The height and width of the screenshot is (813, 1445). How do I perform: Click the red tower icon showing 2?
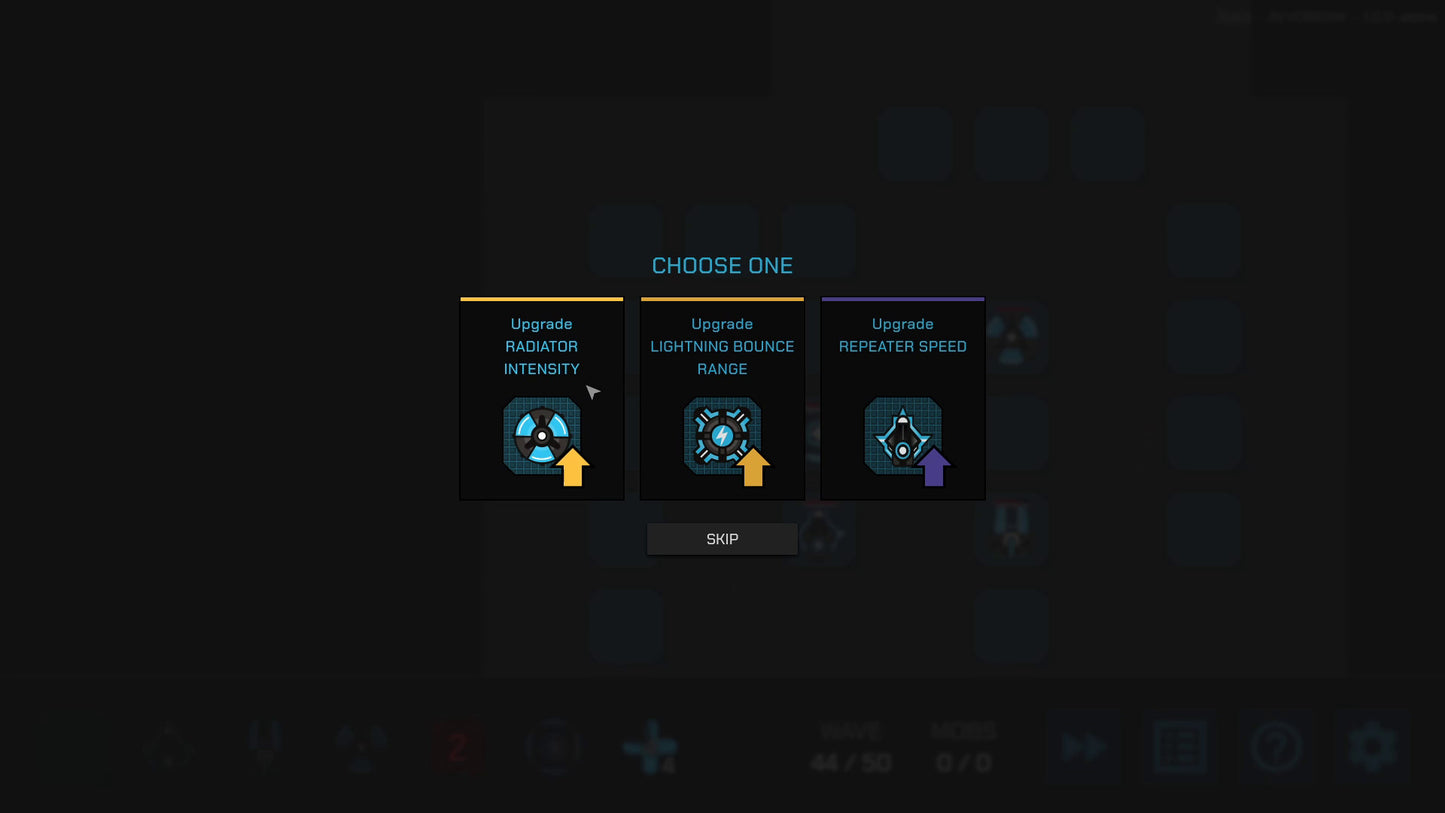point(458,747)
